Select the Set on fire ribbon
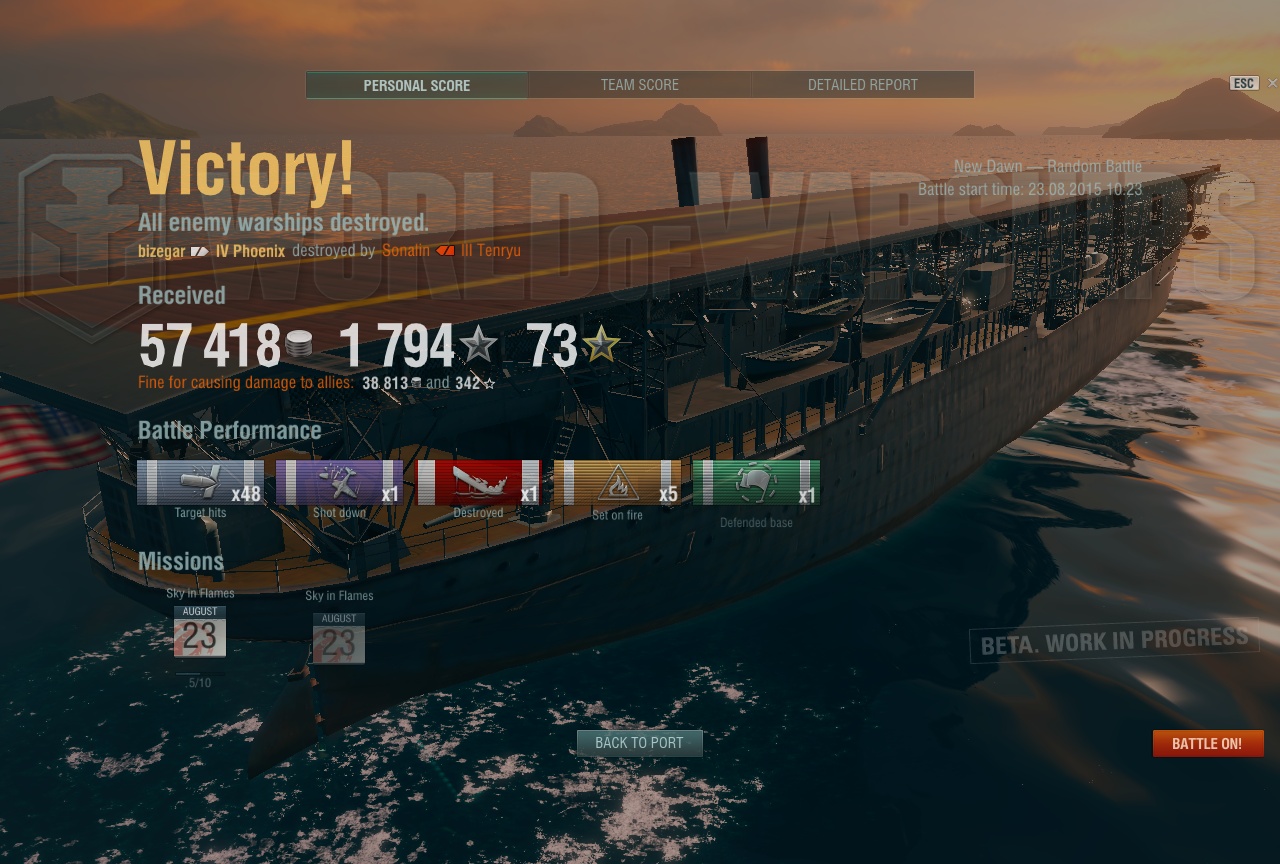This screenshot has height=864, width=1280. 617,482
